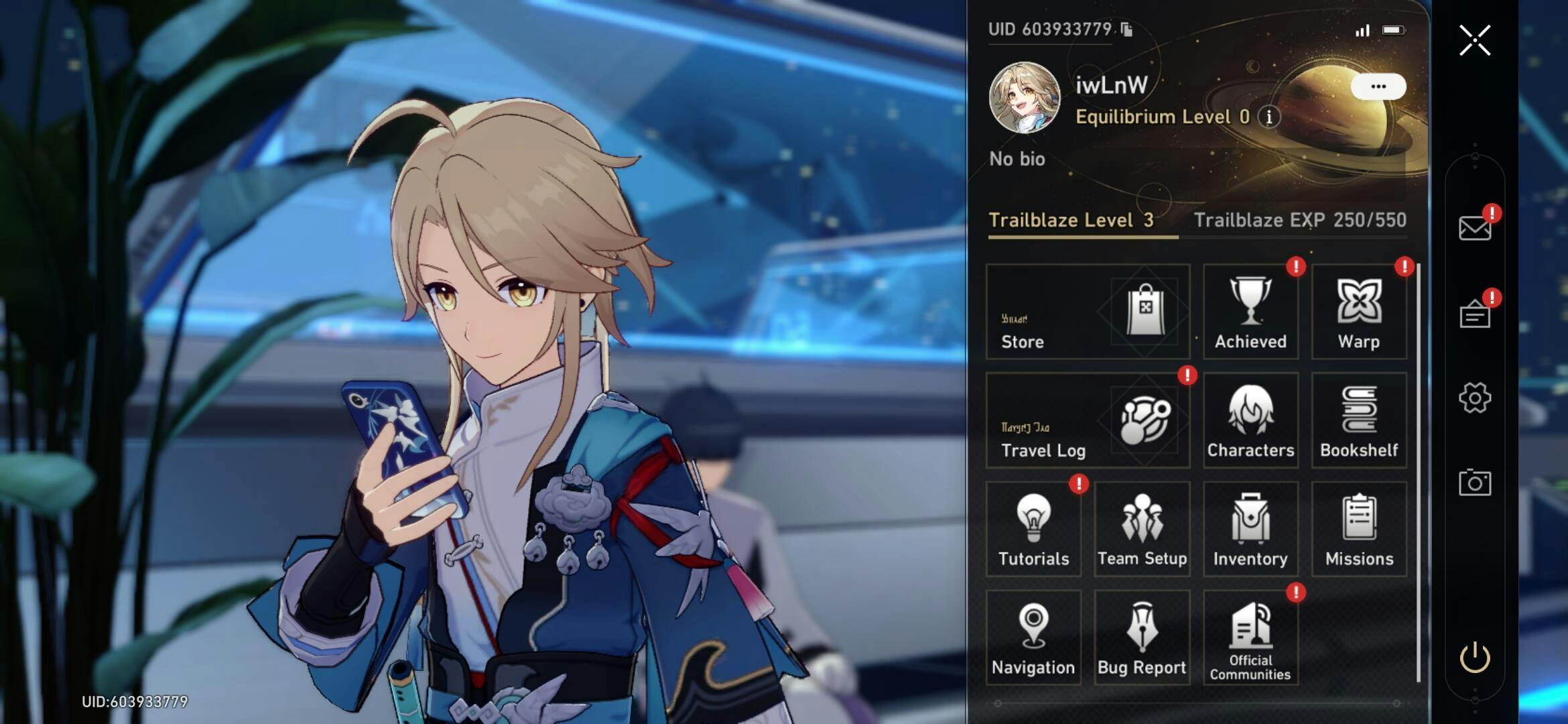Open the Navigation map tile

[x=1033, y=638]
